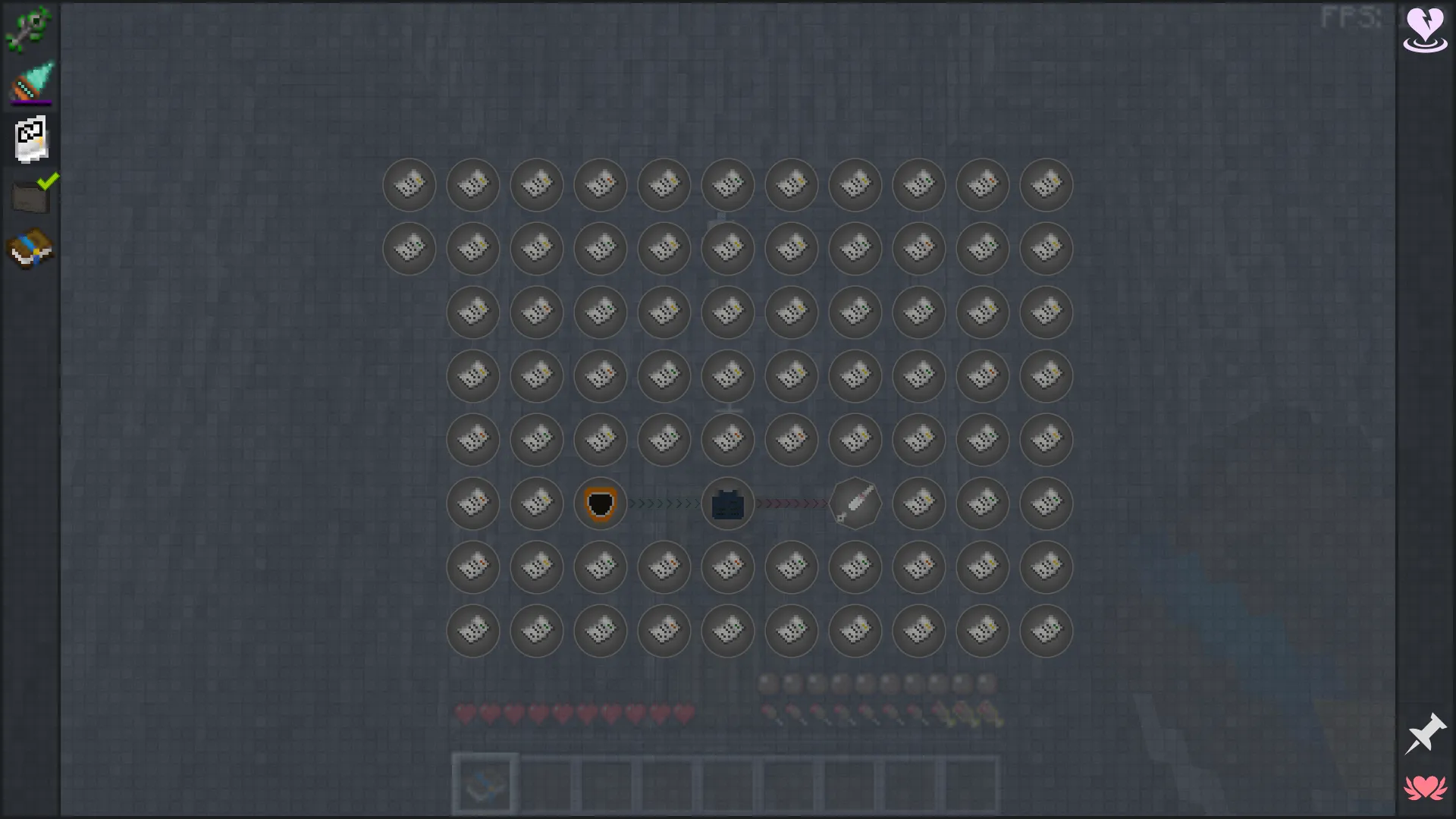The image size is (1456, 819).
Task: Click the center scroll node in the top row
Action: click(727, 185)
